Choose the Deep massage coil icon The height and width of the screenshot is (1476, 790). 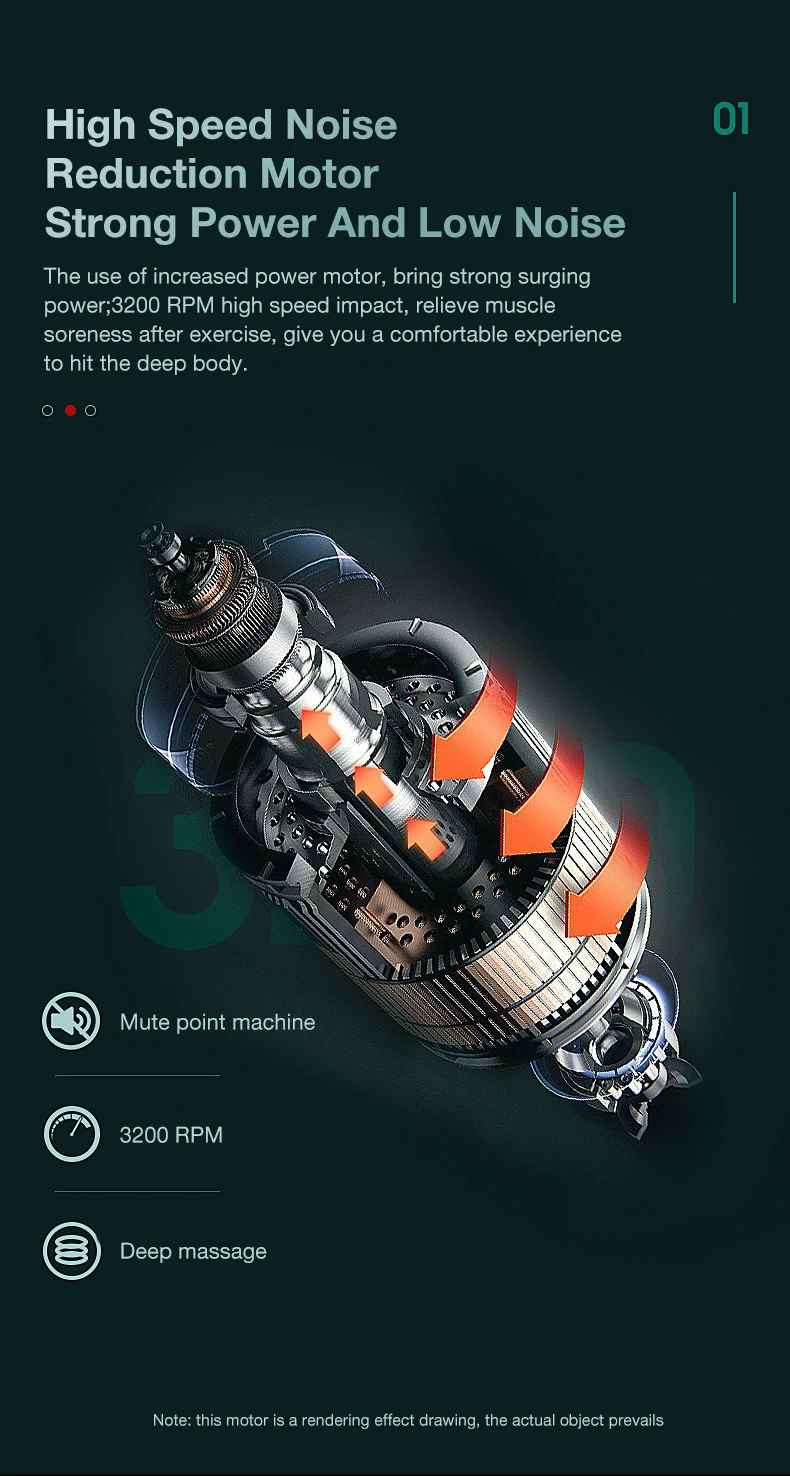tap(72, 1251)
